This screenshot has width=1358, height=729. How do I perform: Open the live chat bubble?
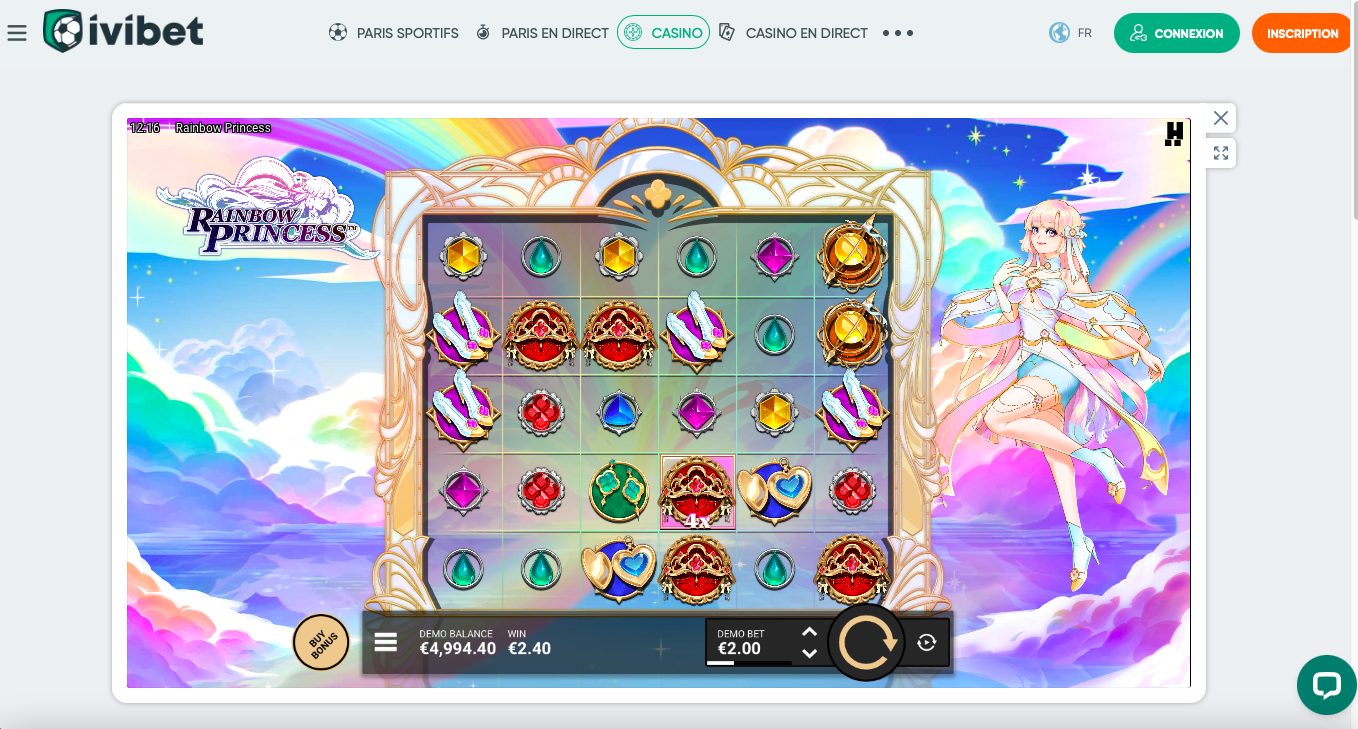(x=1327, y=685)
